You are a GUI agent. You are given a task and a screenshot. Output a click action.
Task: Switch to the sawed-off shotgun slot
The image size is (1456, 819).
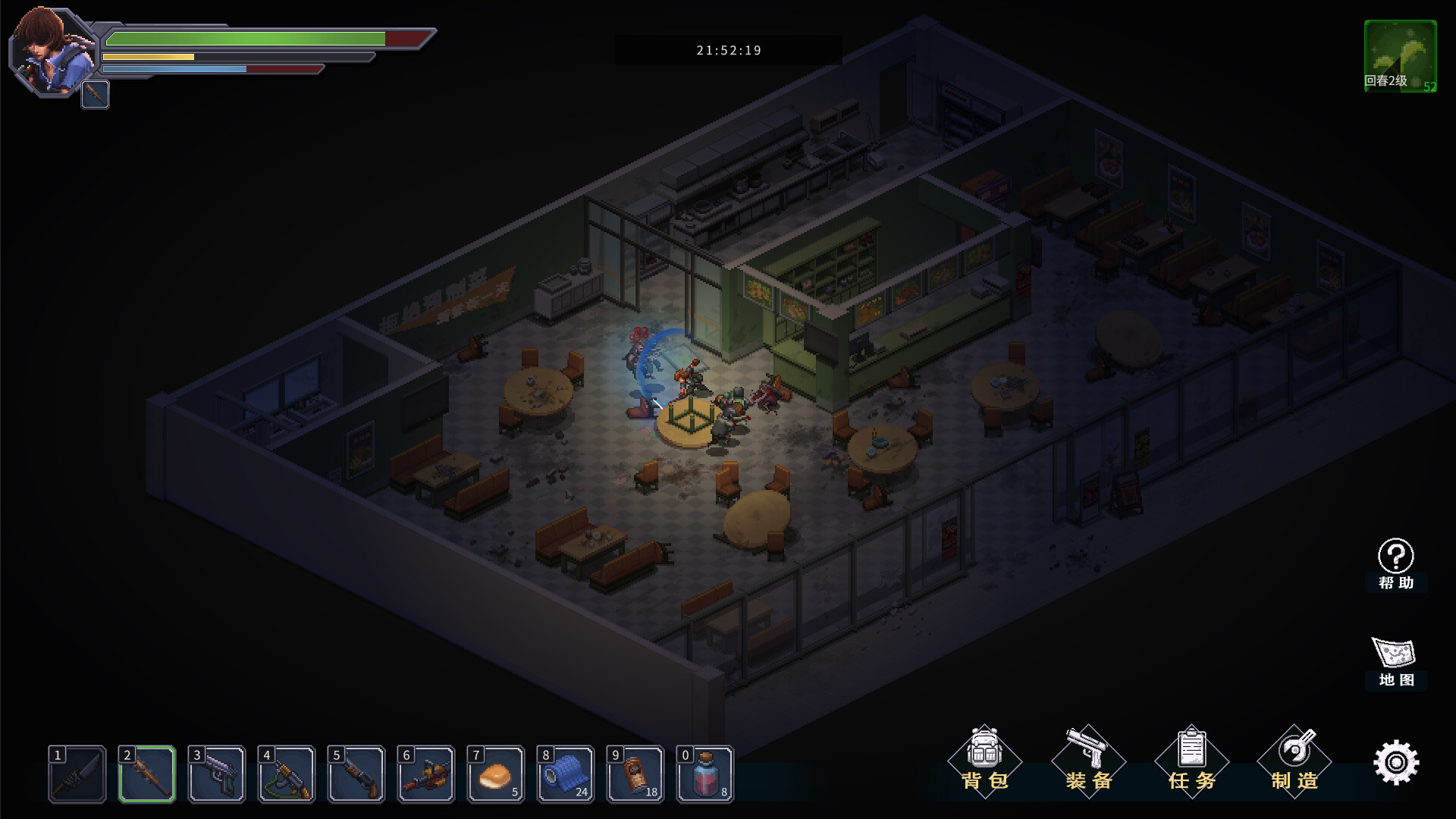click(356, 773)
